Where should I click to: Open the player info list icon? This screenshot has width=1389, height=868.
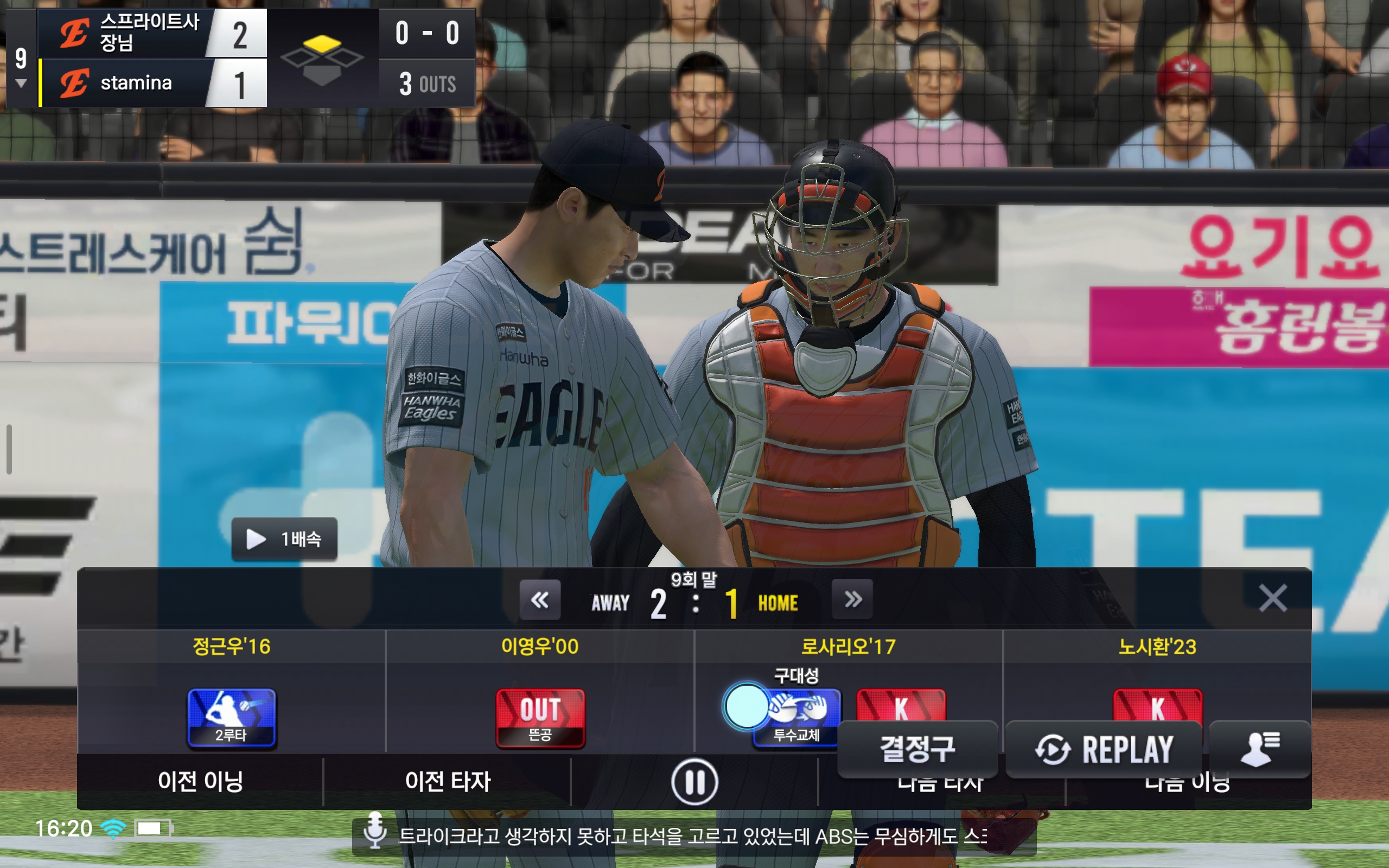[1259, 749]
